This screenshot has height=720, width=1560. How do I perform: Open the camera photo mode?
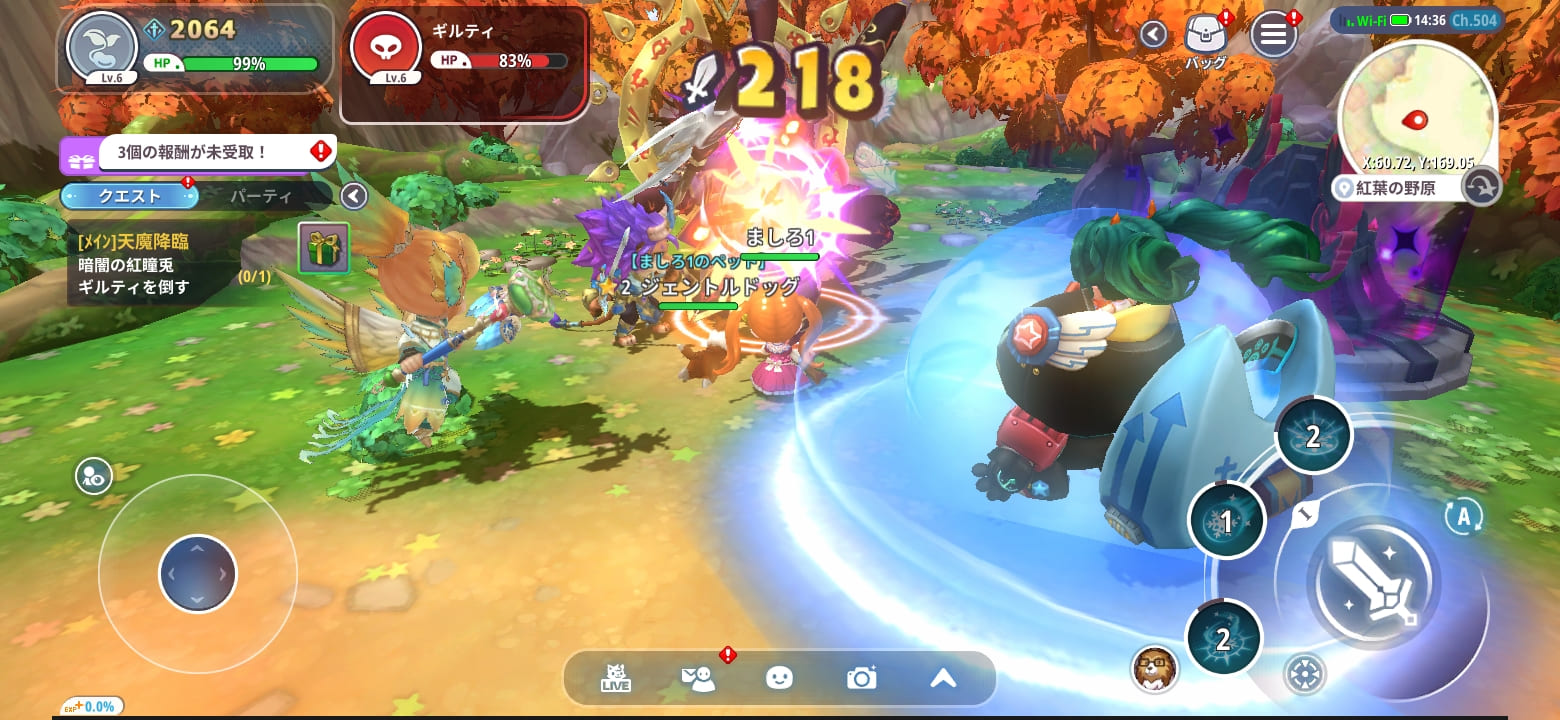pyautogui.click(x=861, y=678)
